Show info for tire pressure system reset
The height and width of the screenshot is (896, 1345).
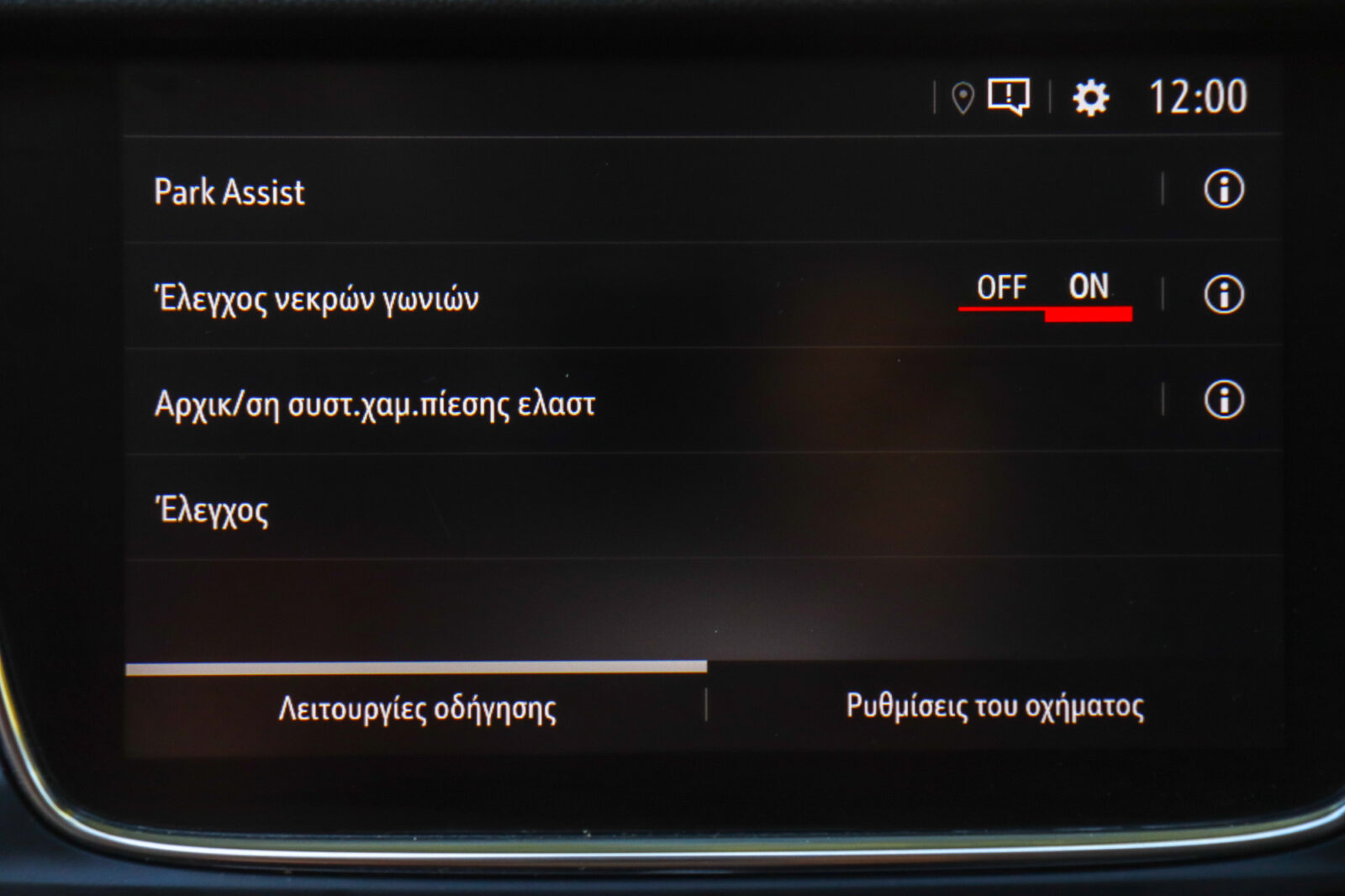pos(1223,400)
